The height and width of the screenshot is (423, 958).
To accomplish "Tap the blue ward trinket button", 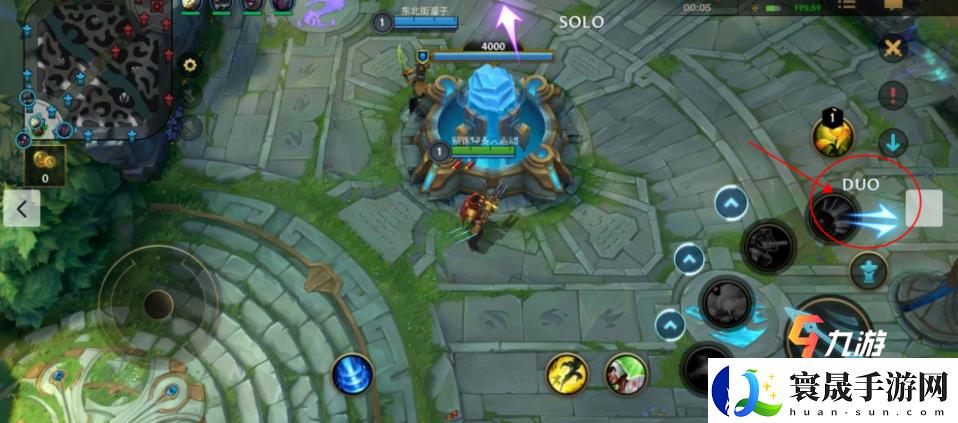I will pos(868,270).
